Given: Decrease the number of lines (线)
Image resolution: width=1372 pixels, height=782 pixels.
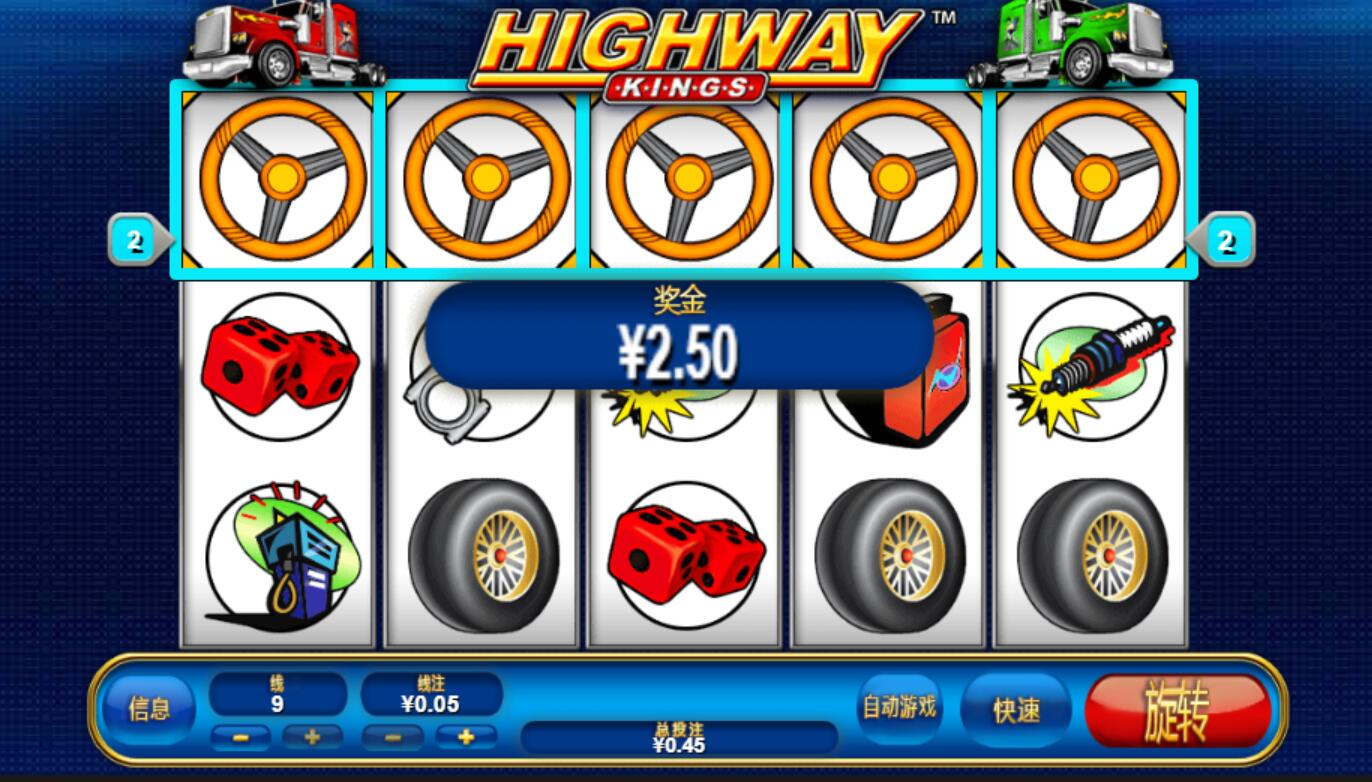Looking at the screenshot, I should pos(241,738).
